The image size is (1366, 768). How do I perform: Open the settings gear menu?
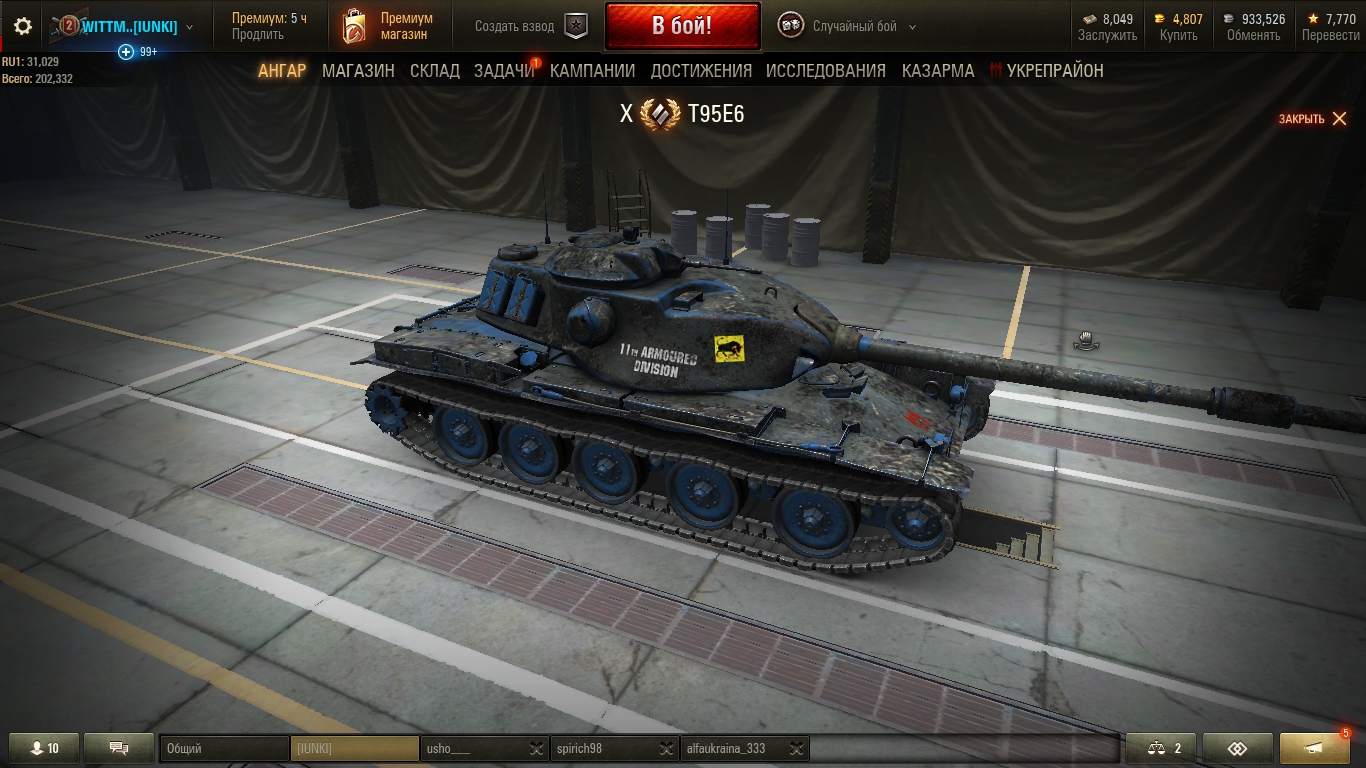point(23,27)
